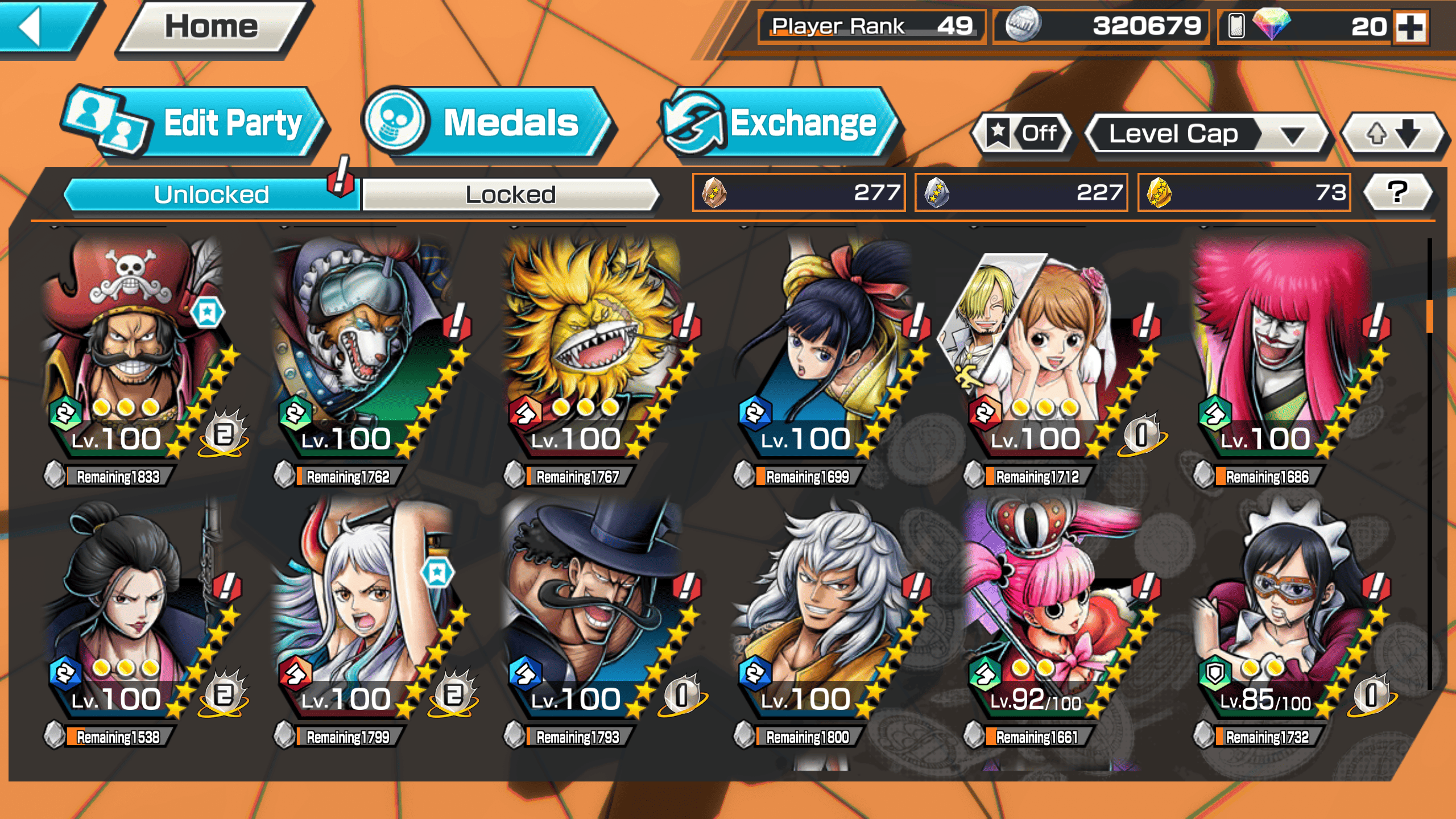Viewport: 1456px width, 819px height.
Task: Pick the white-haired horned Yamato character
Action: coord(364,609)
